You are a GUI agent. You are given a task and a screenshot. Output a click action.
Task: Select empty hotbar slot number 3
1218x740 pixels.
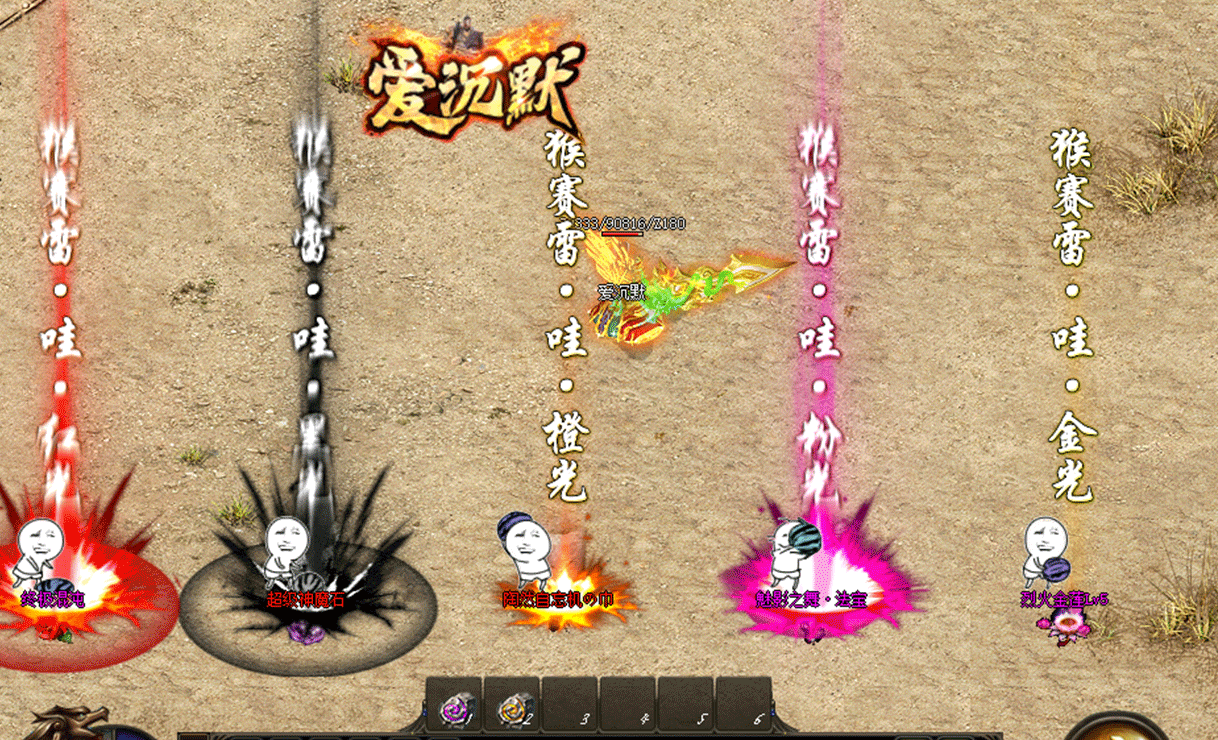point(570,706)
